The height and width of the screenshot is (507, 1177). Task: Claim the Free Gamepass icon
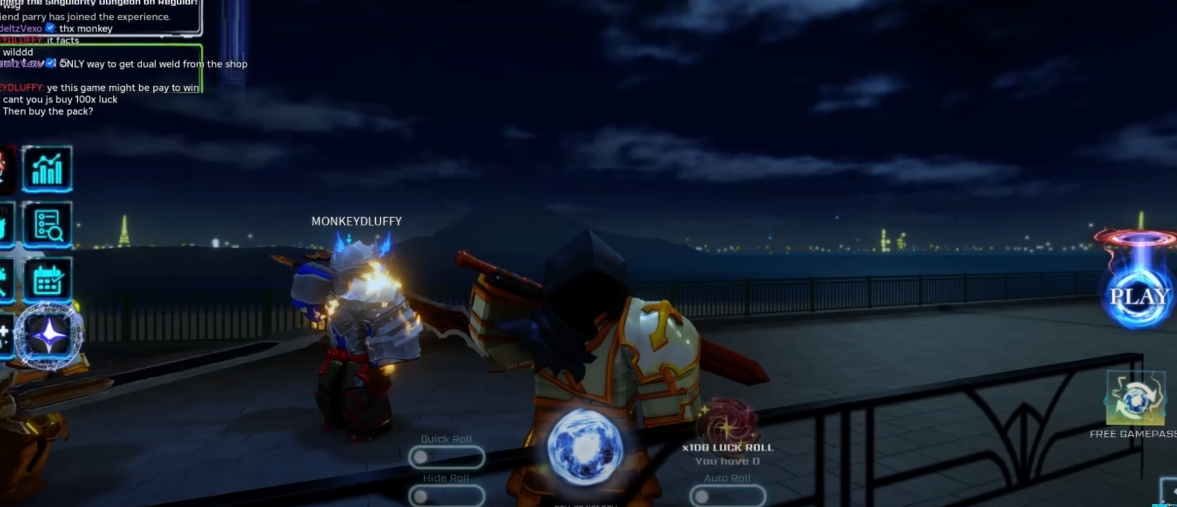click(1136, 400)
